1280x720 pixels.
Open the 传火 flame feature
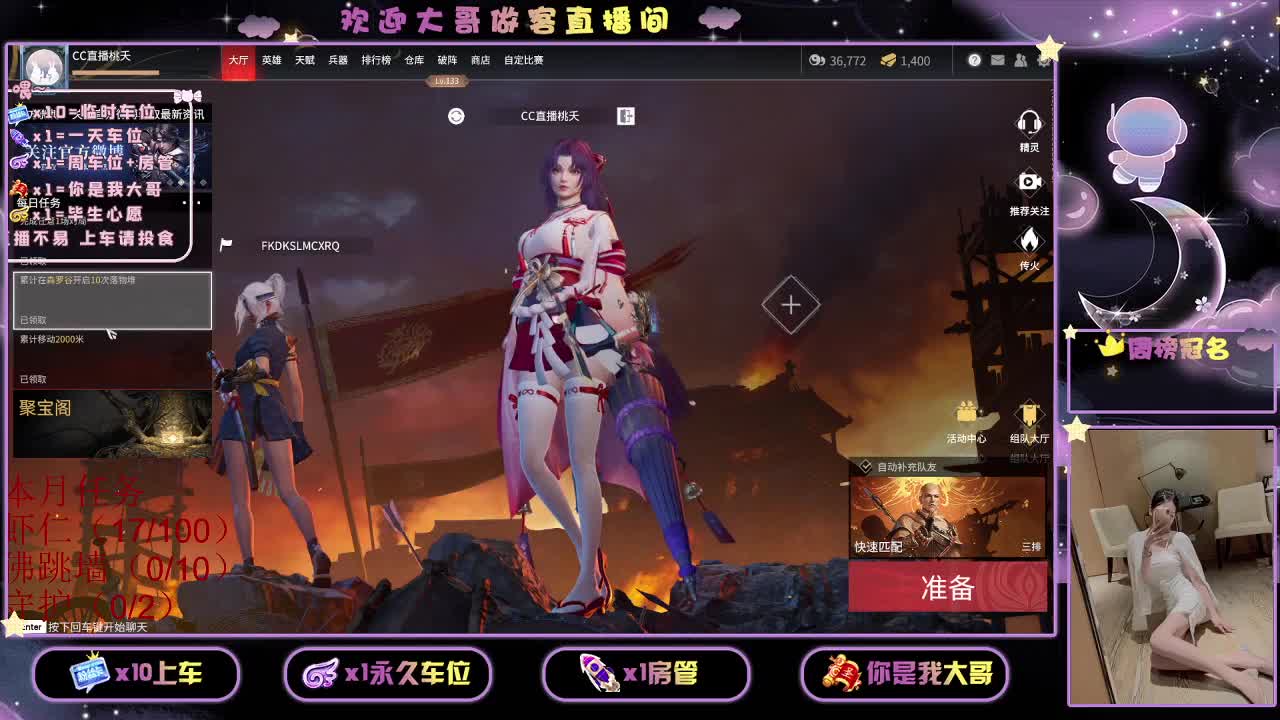(x=1028, y=238)
